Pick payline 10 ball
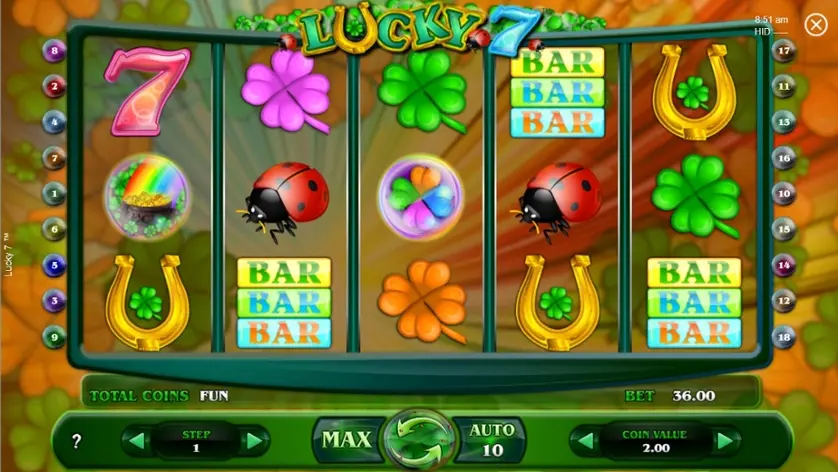Viewport: 838px width, 472px height. (785, 193)
